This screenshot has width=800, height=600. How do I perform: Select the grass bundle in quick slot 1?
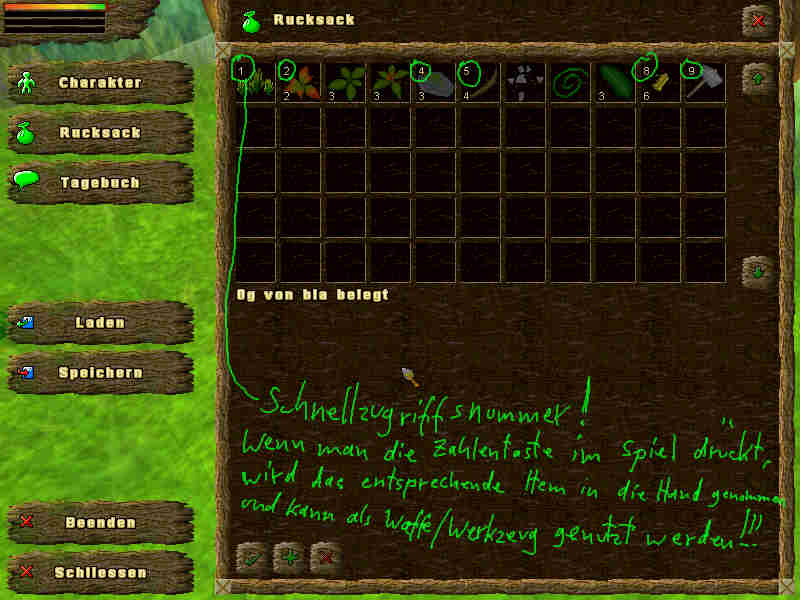pos(254,82)
